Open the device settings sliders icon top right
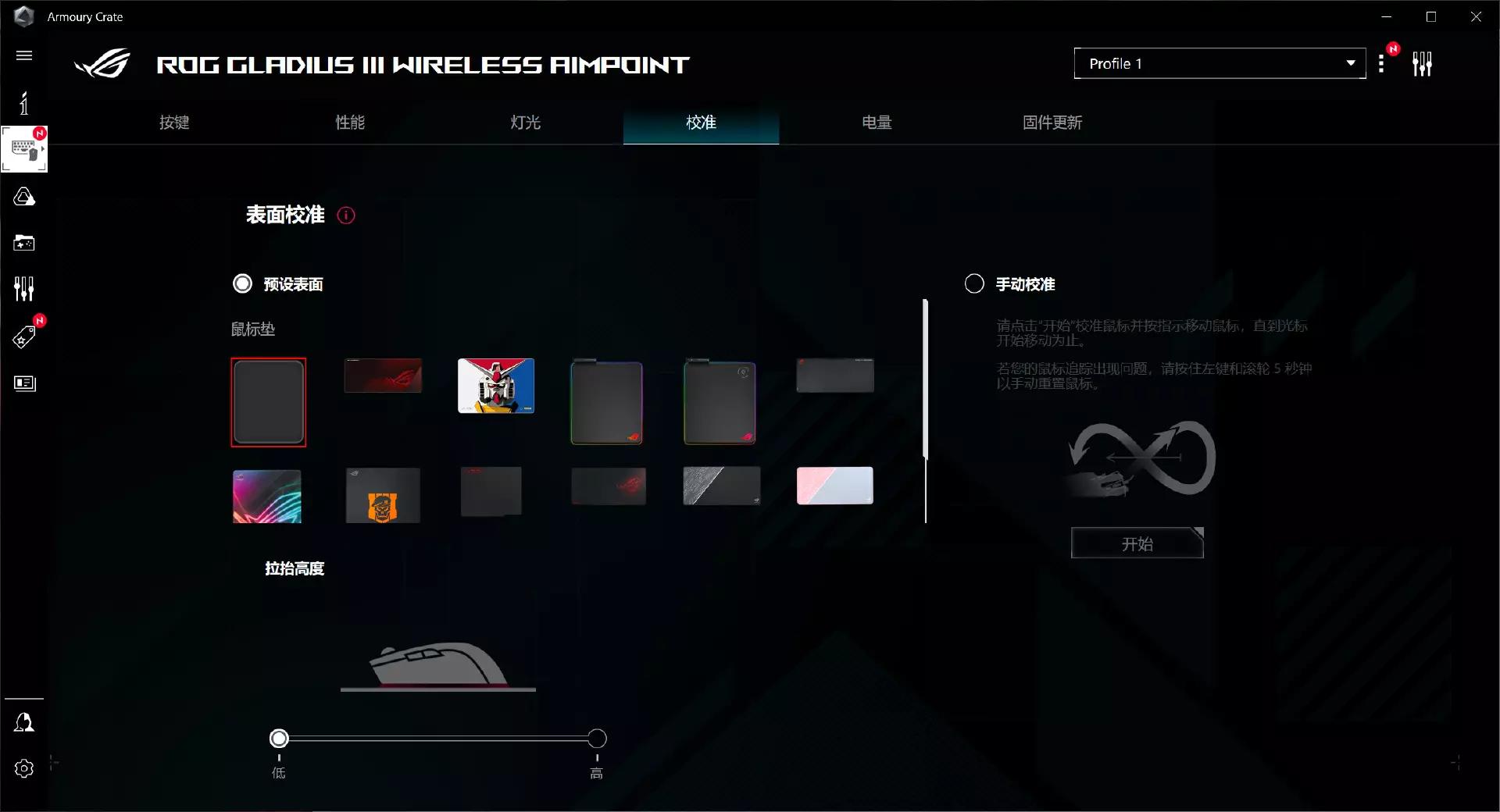This screenshot has width=1500, height=812. (x=1423, y=63)
